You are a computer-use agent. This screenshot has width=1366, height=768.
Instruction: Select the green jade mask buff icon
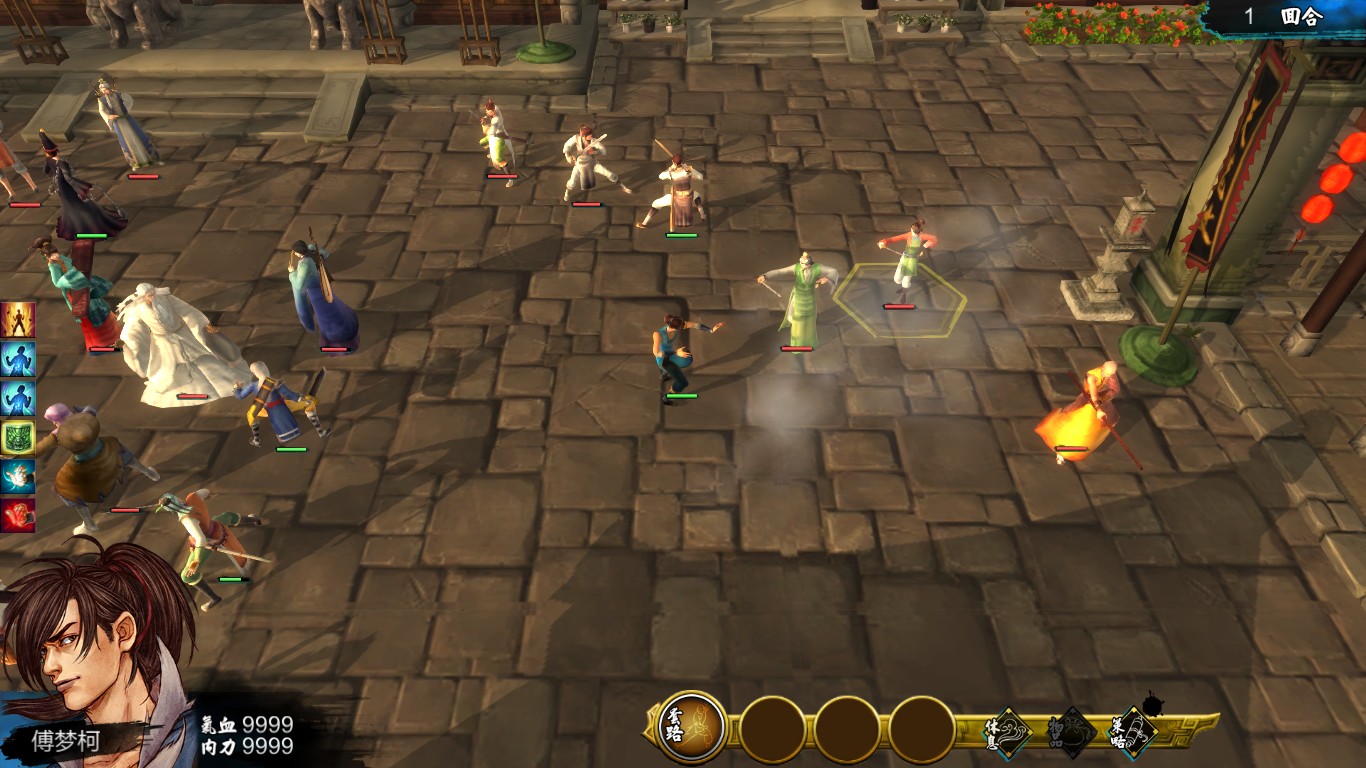(17, 438)
